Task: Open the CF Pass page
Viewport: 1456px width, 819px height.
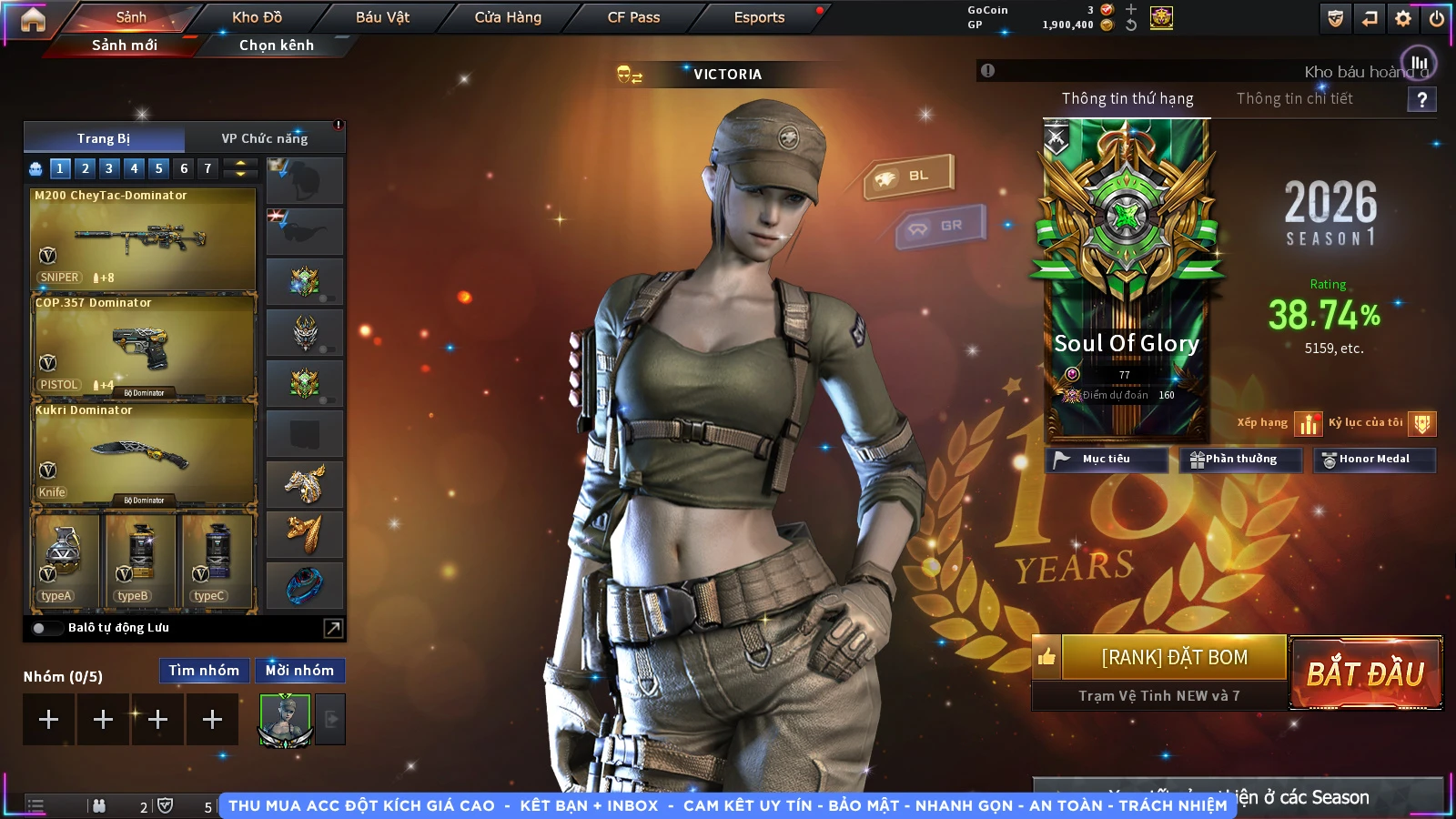Action: tap(633, 17)
